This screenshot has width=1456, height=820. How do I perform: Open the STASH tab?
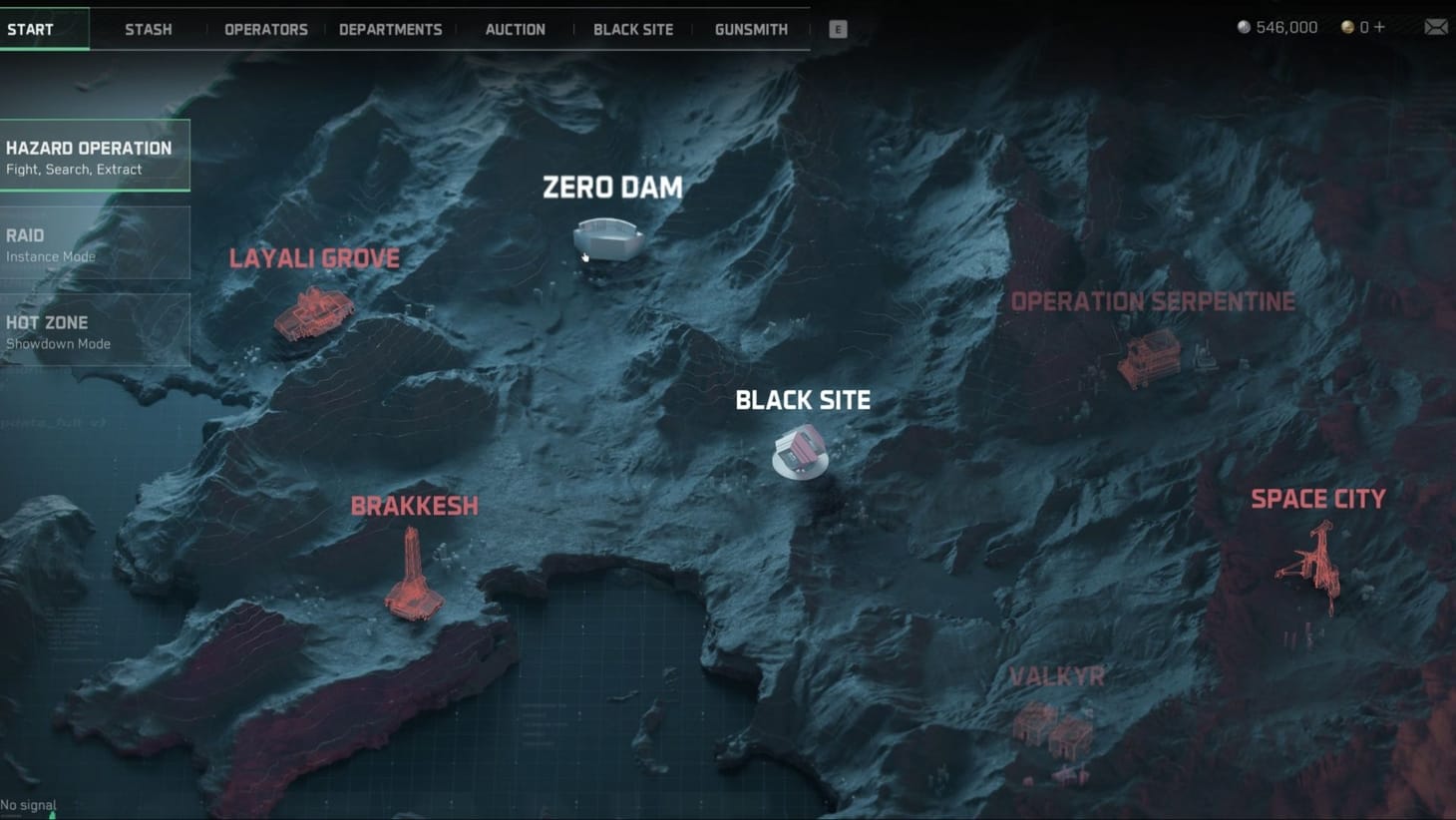point(148,29)
